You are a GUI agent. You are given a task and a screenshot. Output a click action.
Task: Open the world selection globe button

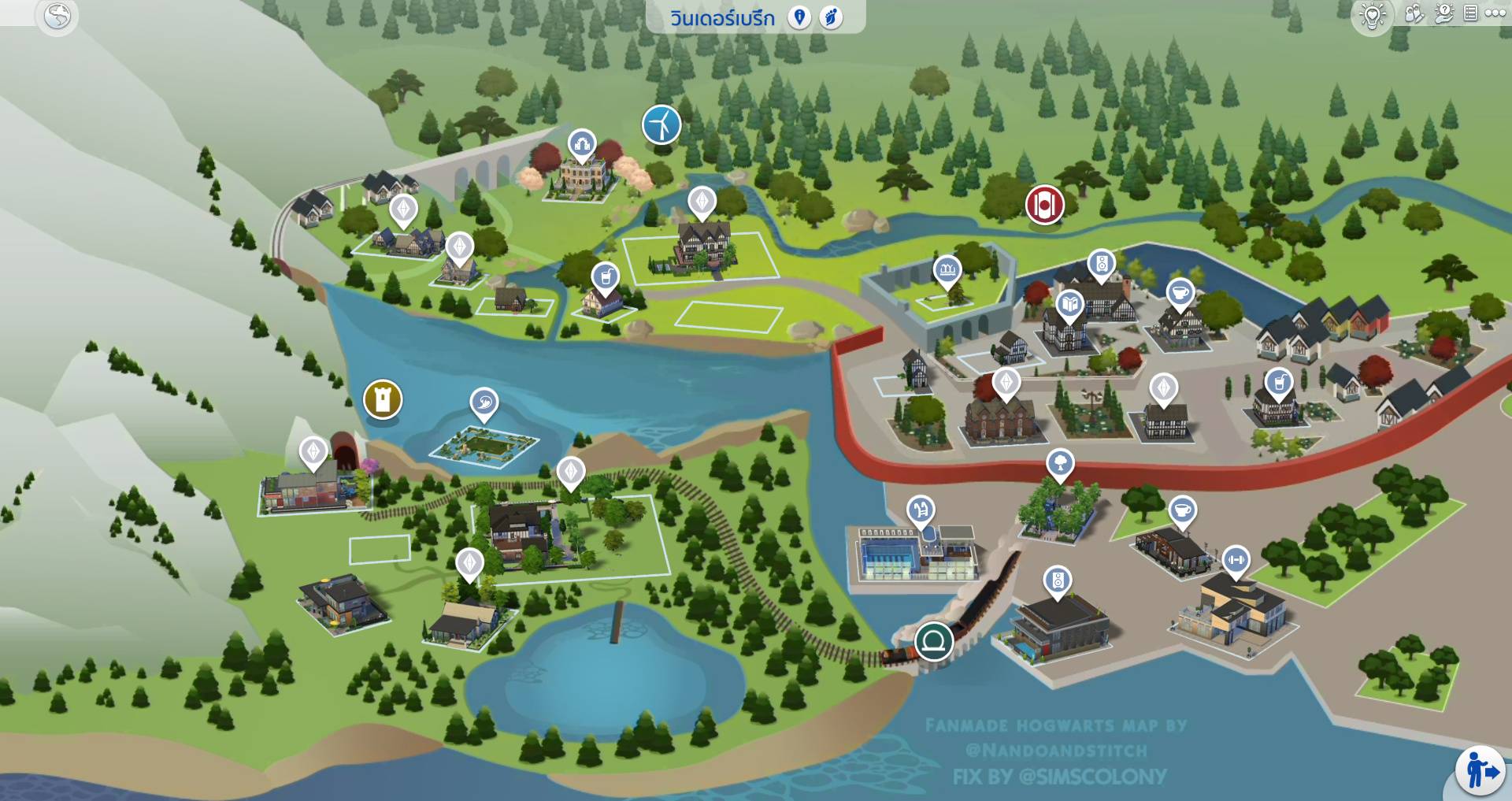tap(57, 16)
